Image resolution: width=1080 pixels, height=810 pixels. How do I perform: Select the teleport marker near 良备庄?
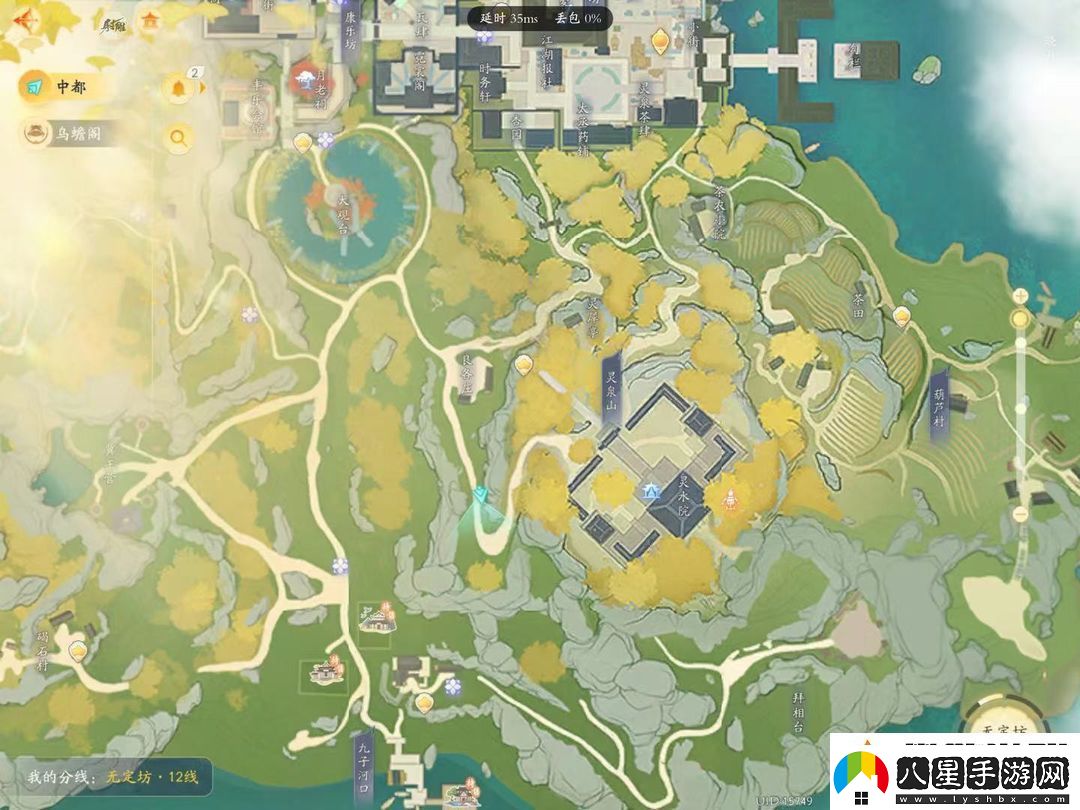(524, 364)
